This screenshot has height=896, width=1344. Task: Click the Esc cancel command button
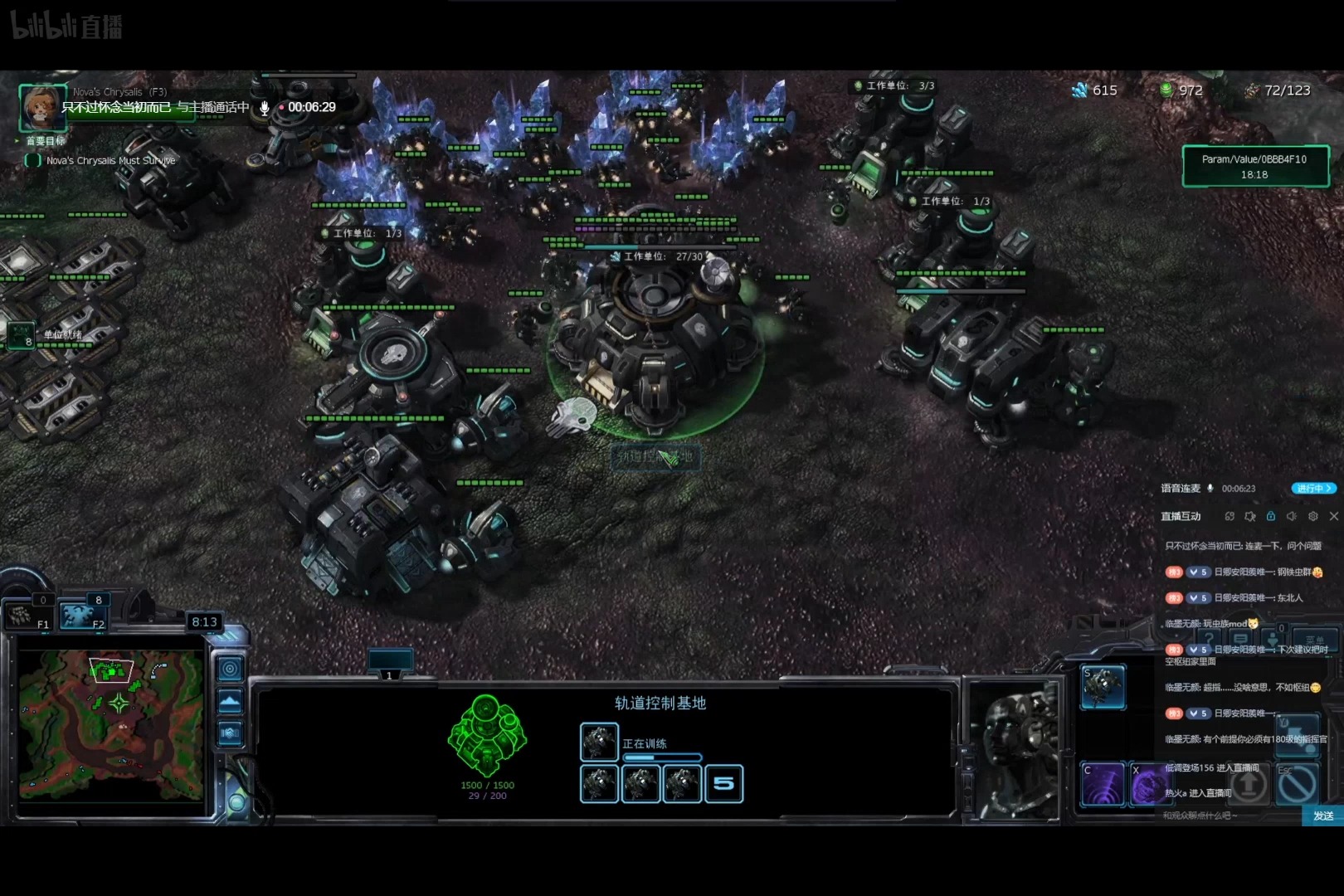1297,783
